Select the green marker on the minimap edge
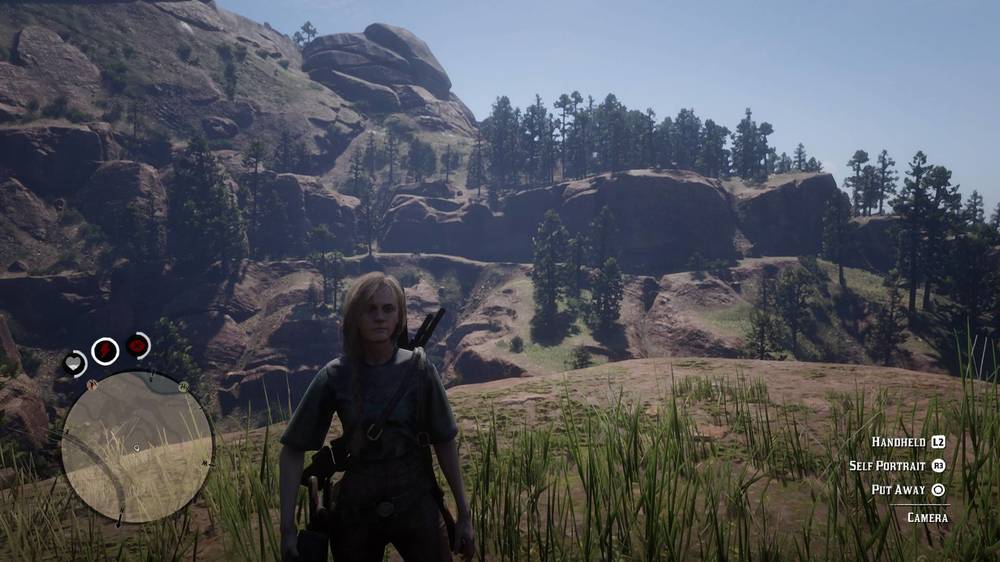Image resolution: width=1000 pixels, height=562 pixels. [185, 386]
